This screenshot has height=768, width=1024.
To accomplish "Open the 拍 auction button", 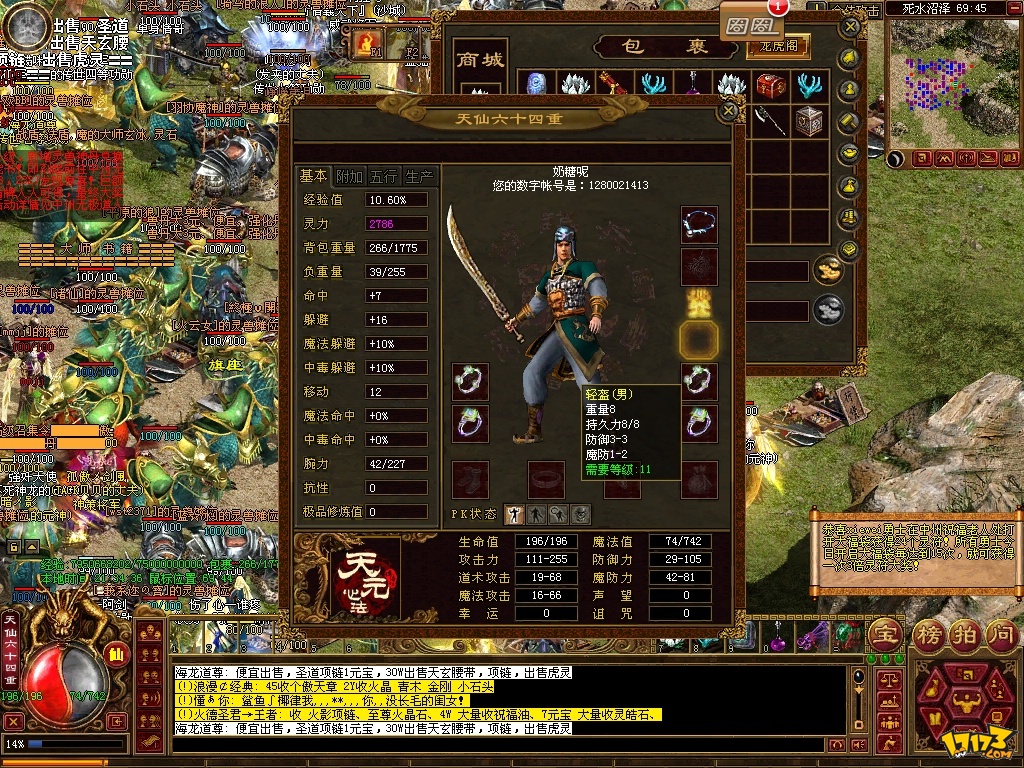I will point(966,634).
